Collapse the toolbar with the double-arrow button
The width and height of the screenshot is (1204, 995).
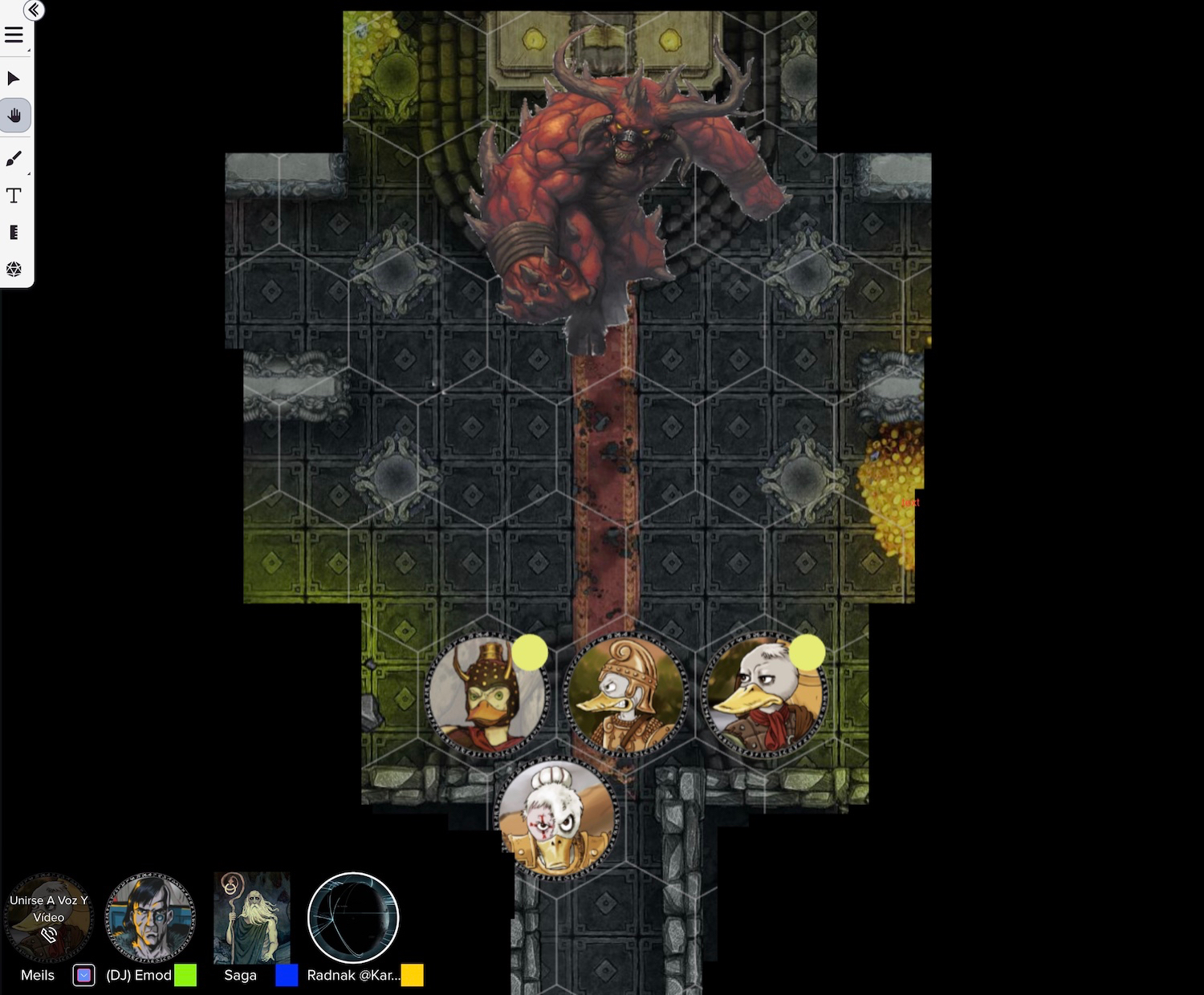[x=34, y=10]
